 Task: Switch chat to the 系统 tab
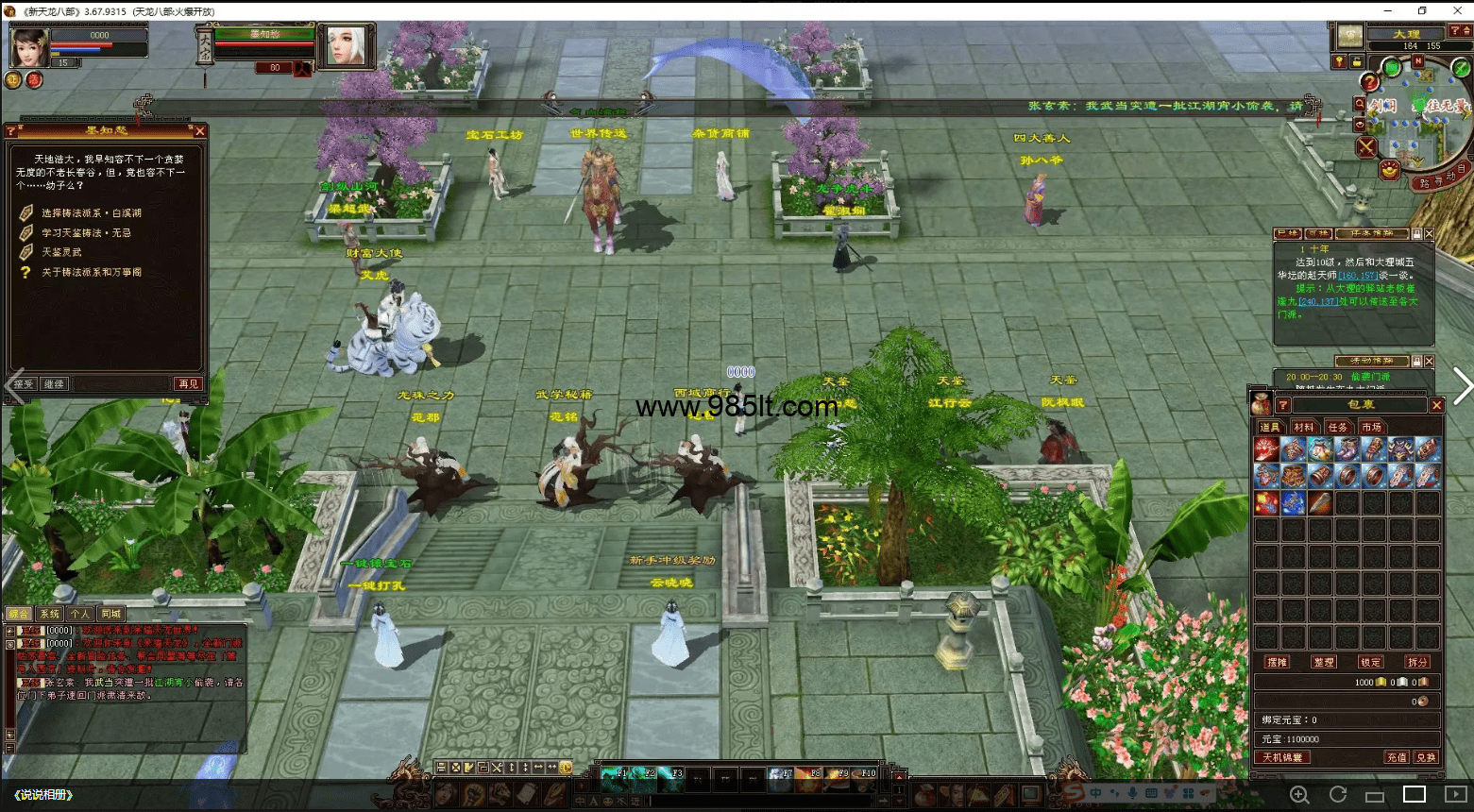(x=49, y=614)
